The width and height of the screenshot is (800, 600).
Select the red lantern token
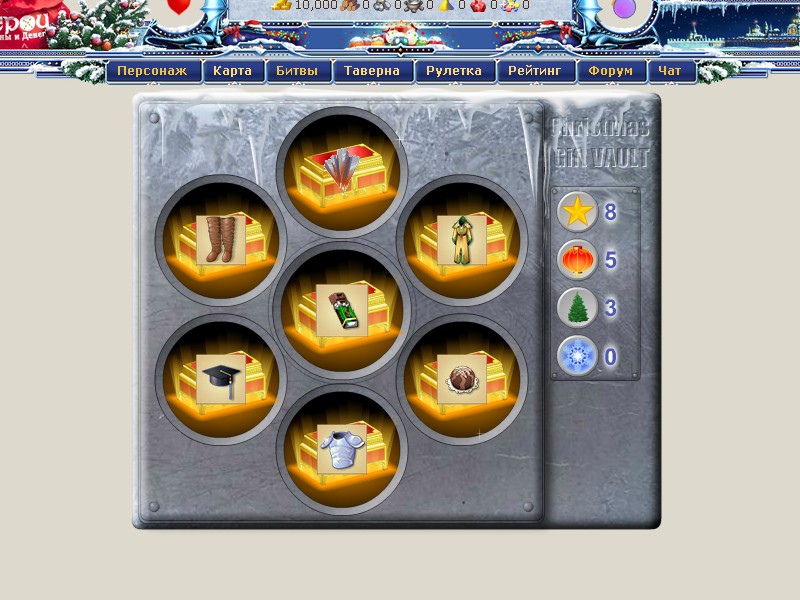pos(577,260)
